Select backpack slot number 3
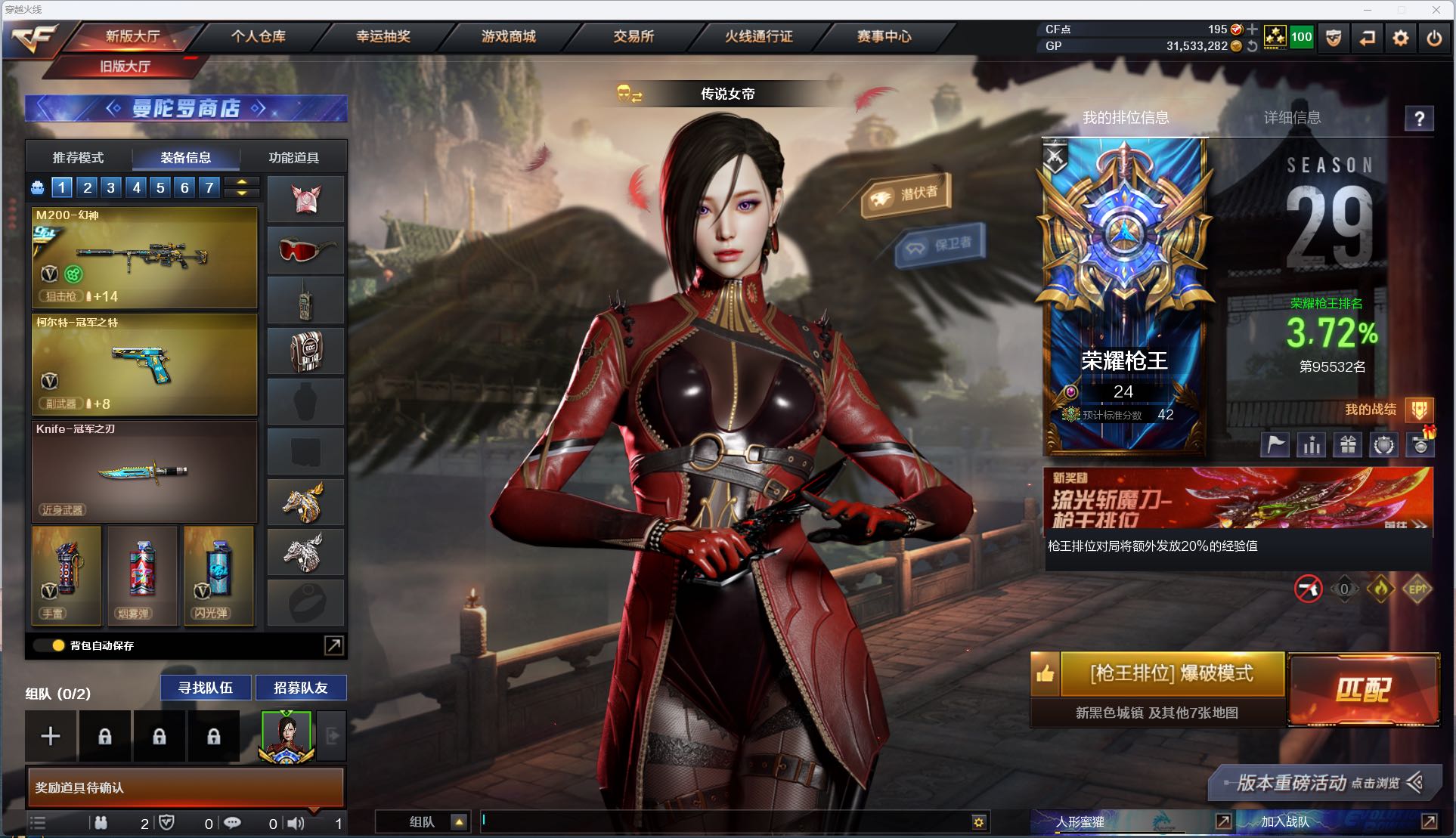 111,187
